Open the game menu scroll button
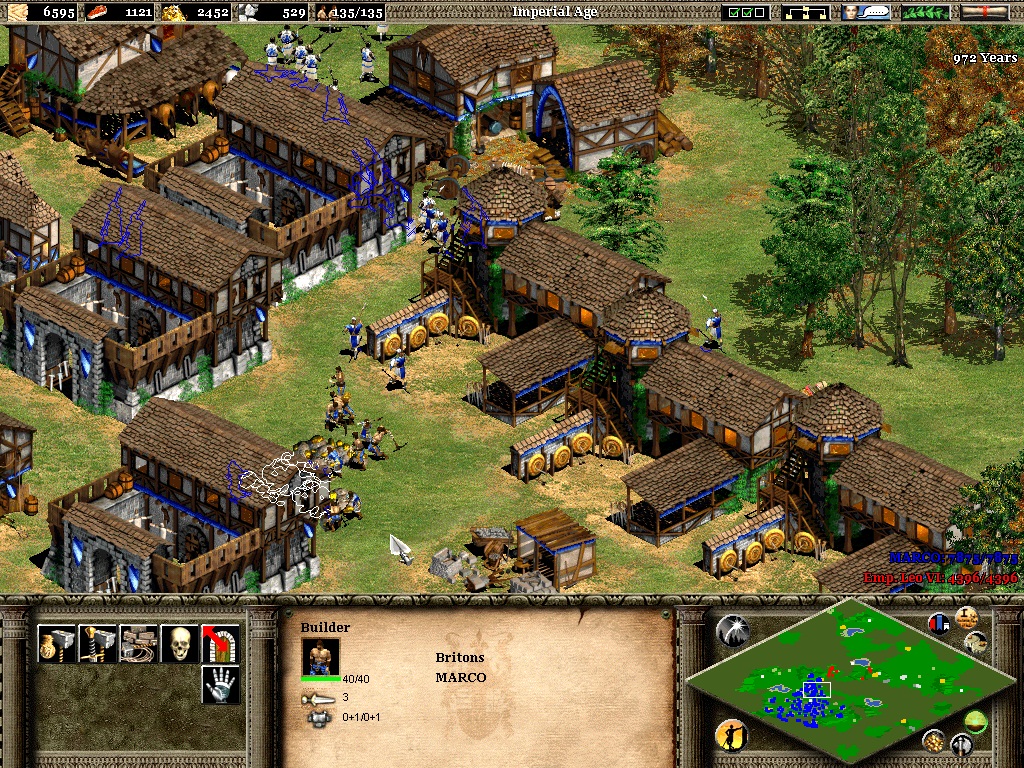Image resolution: width=1024 pixels, height=768 pixels. coord(984,12)
